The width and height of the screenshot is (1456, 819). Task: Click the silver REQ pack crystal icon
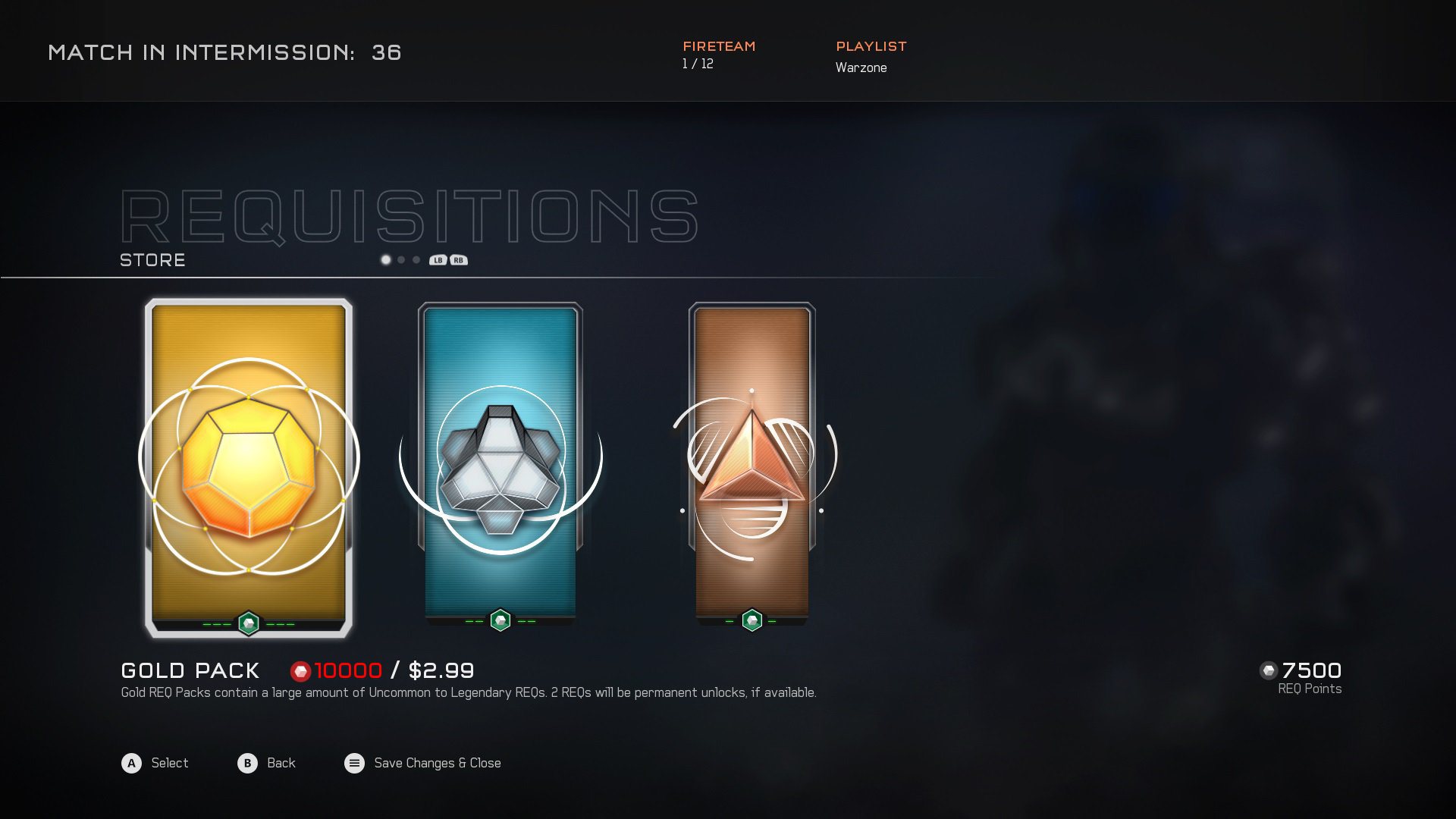pyautogui.click(x=500, y=466)
